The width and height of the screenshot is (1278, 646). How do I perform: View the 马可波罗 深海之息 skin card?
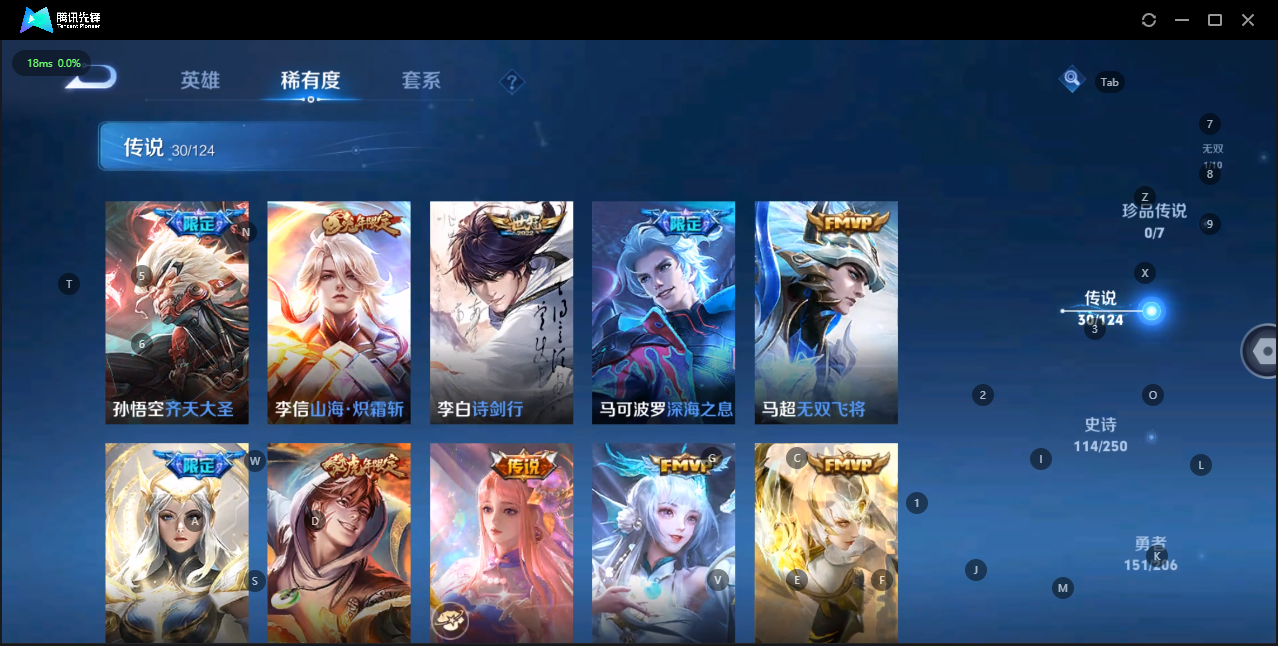tap(663, 312)
